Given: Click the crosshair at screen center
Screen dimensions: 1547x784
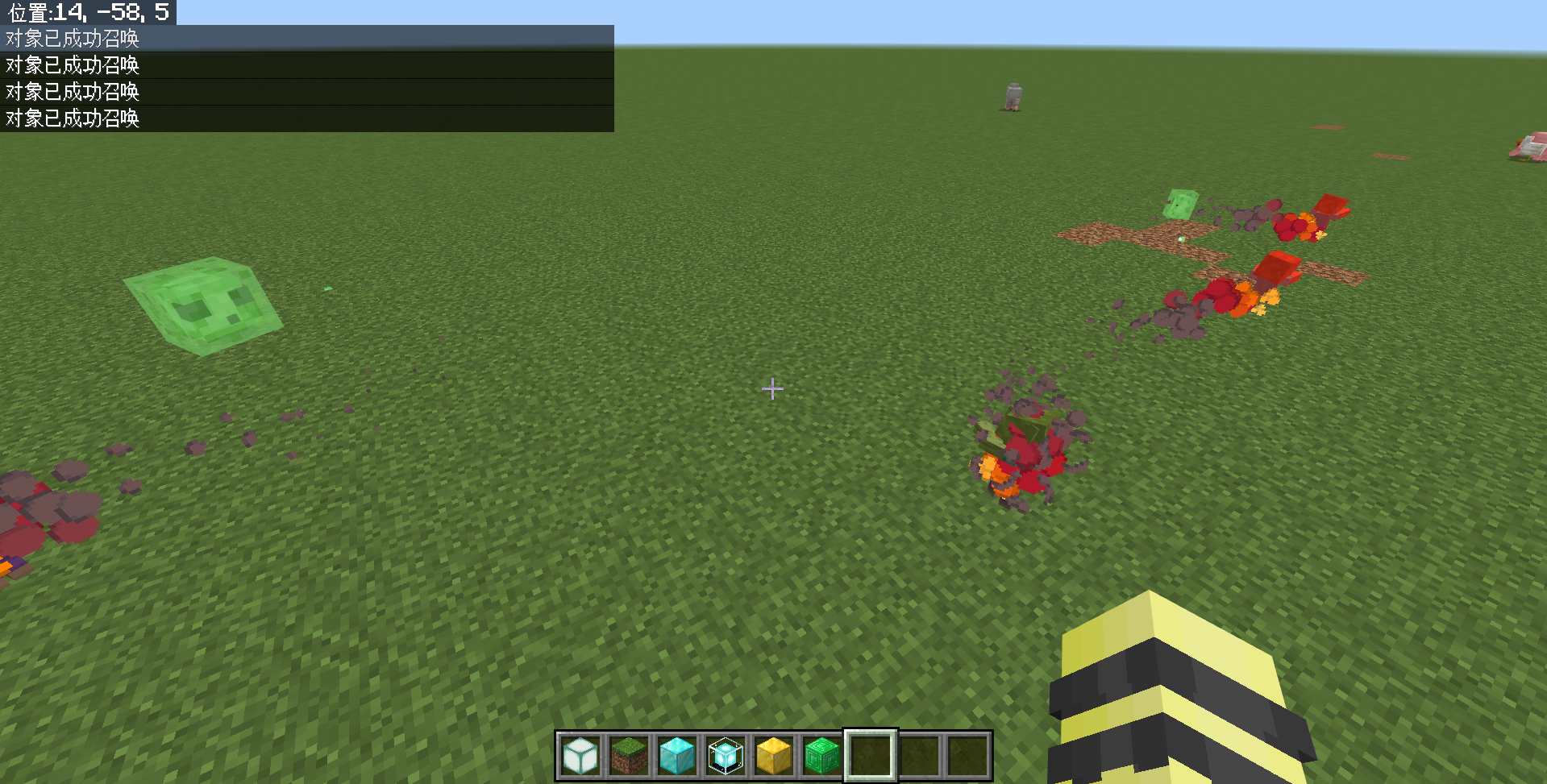Looking at the screenshot, I should tap(772, 389).
